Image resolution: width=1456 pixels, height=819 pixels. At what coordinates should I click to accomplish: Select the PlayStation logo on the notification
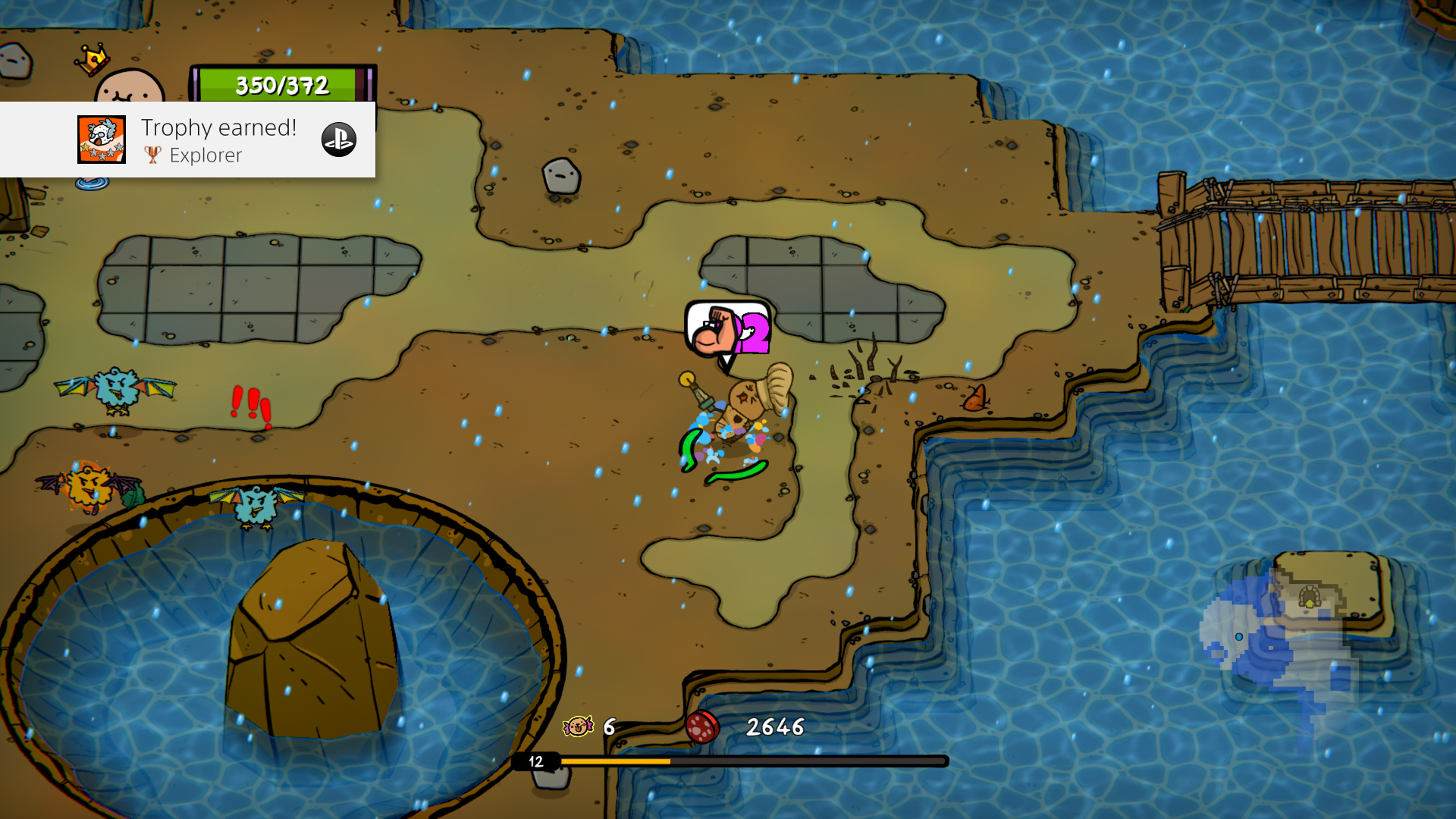click(339, 140)
